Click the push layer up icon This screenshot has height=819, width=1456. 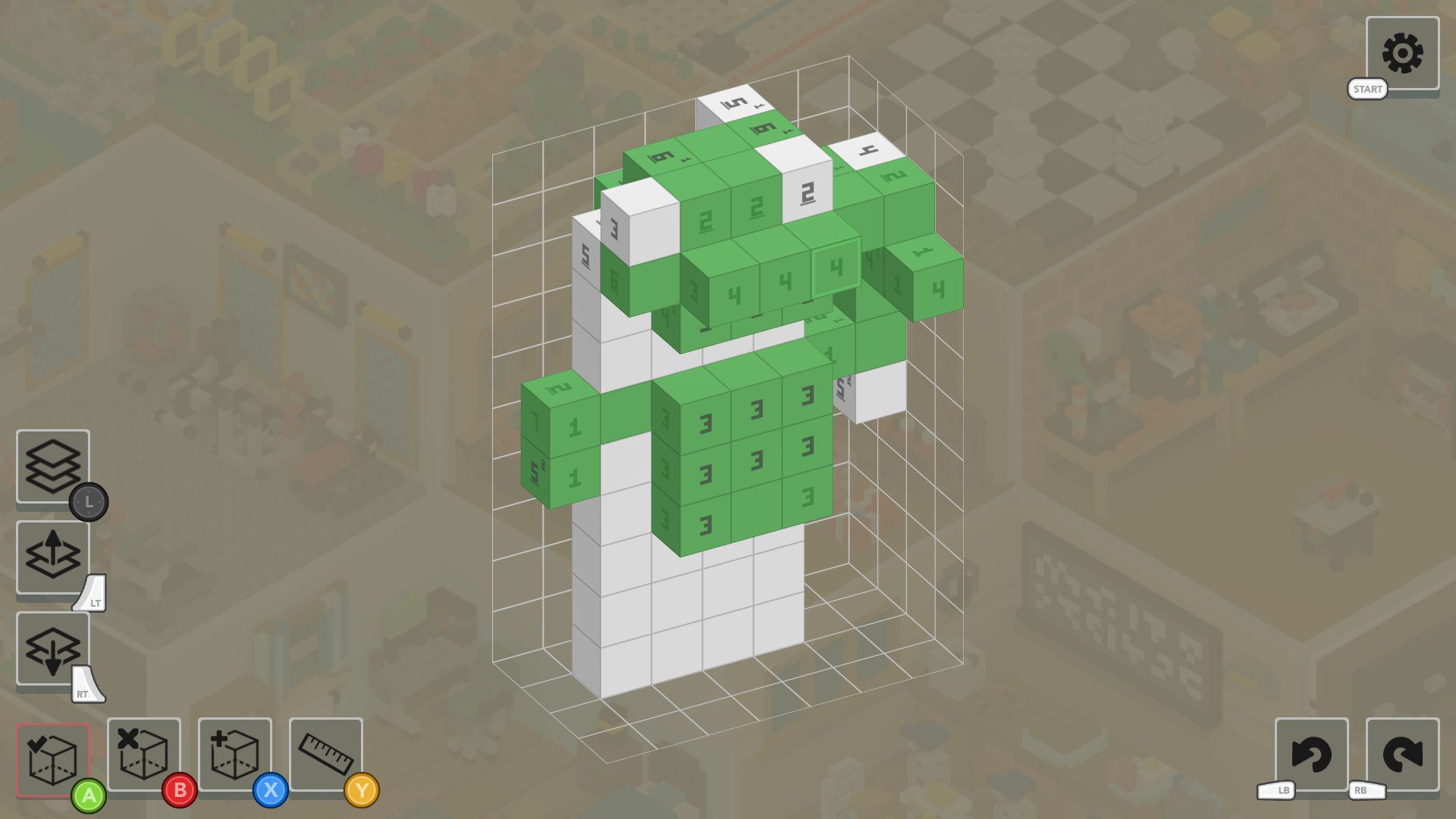click(x=52, y=557)
